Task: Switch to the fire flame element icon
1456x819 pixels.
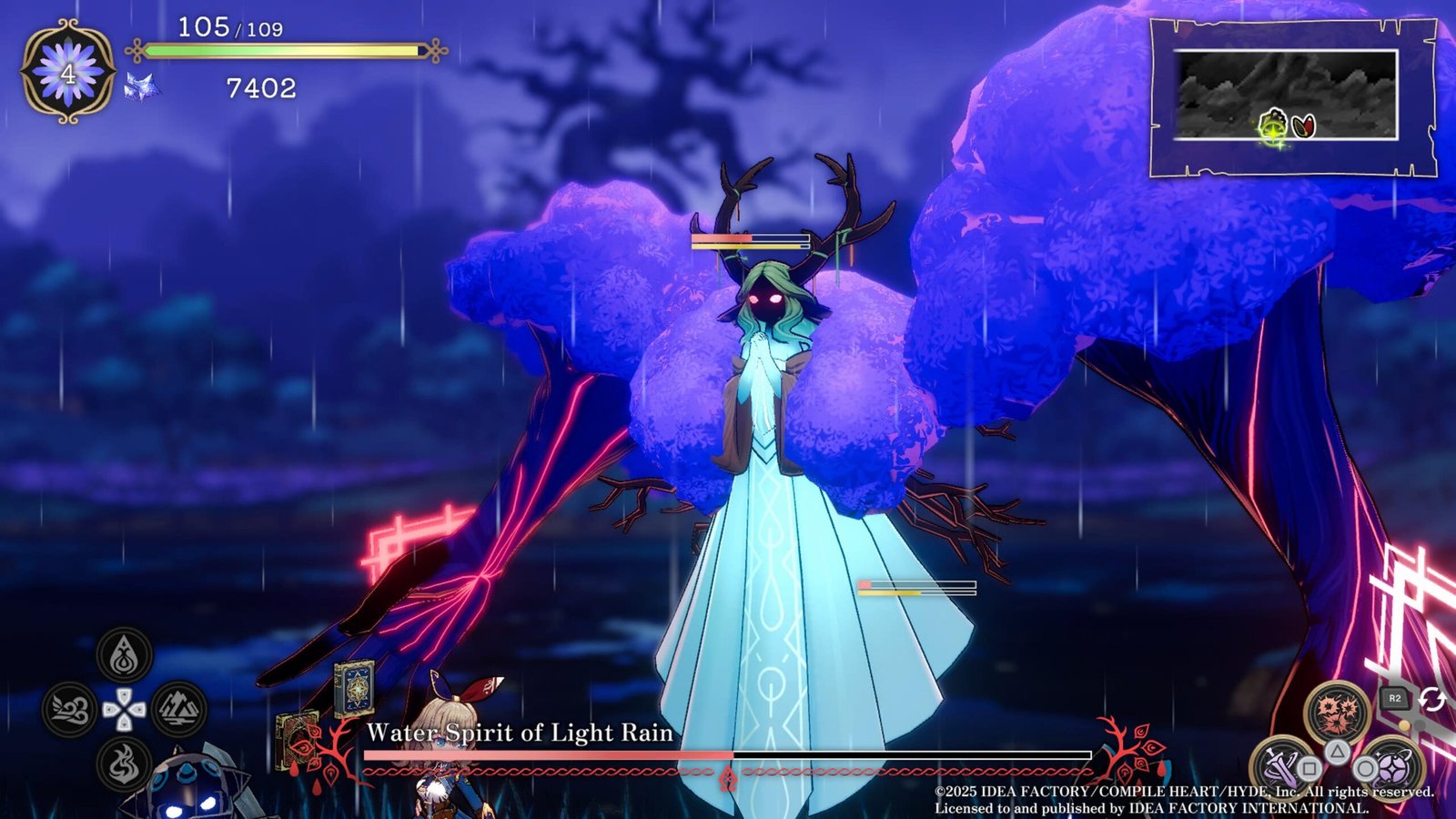Action: 125,763
